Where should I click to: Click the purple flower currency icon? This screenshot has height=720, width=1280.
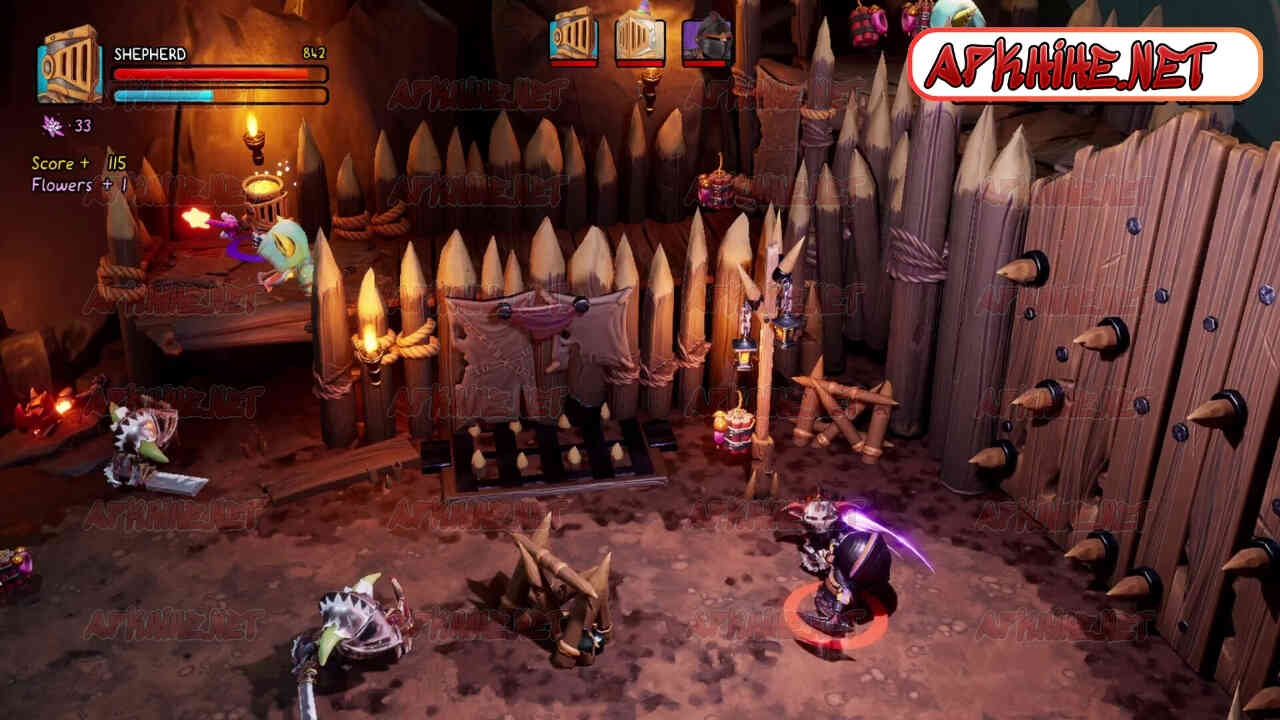point(52,125)
